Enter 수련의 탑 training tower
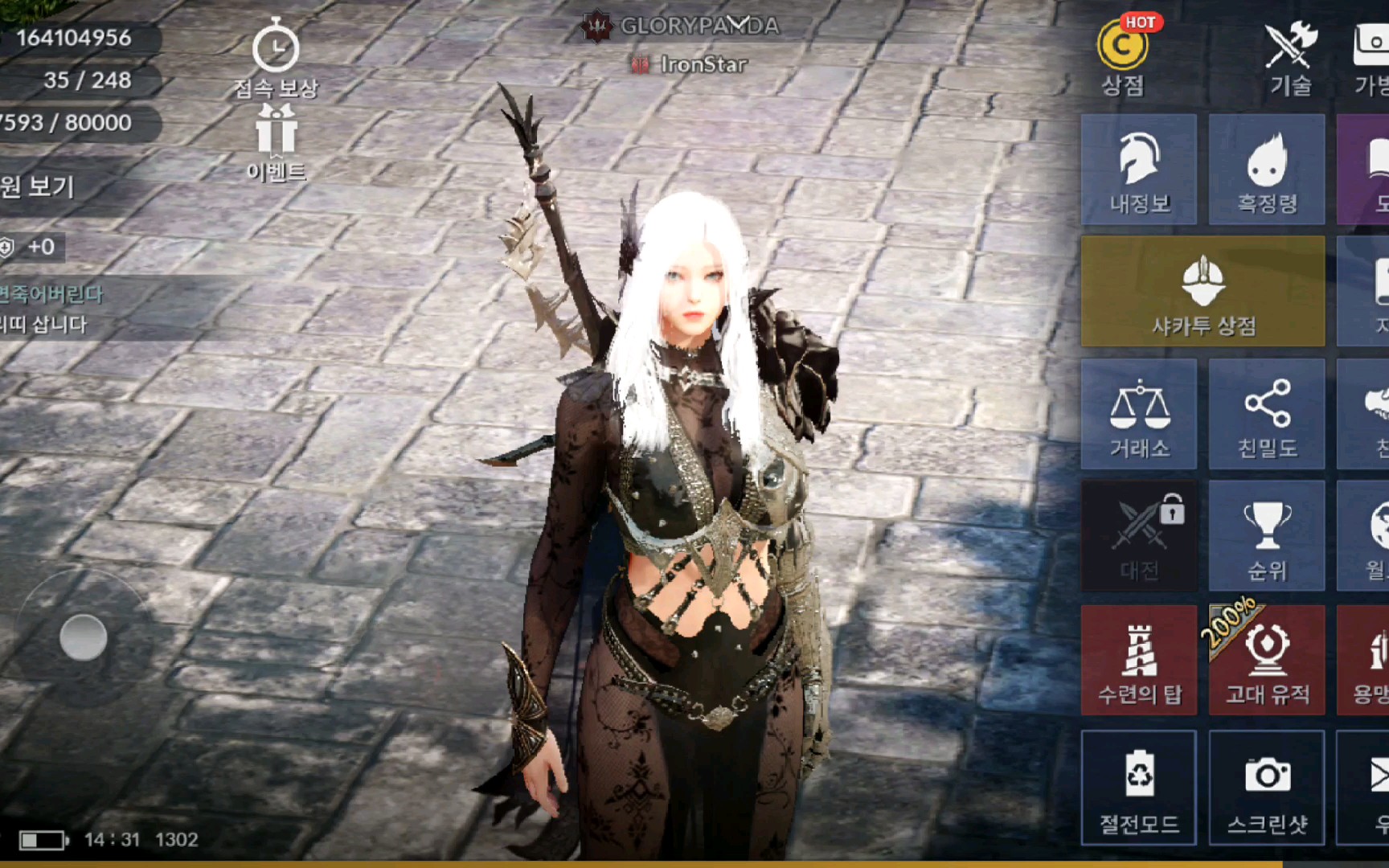Image resolution: width=1389 pixels, height=868 pixels. click(x=1139, y=661)
